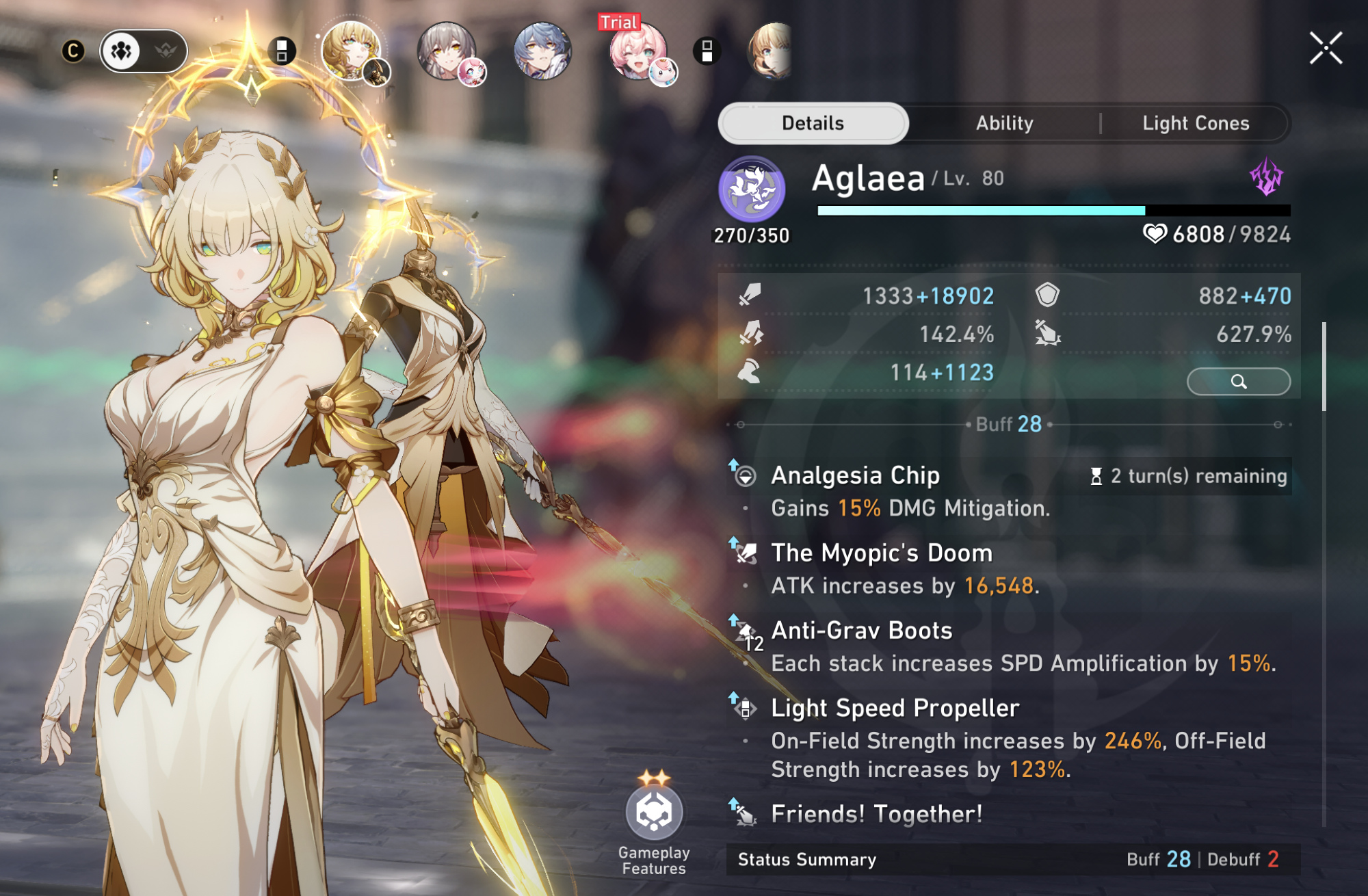Select Aglaea's portrait in the team row

352,51
